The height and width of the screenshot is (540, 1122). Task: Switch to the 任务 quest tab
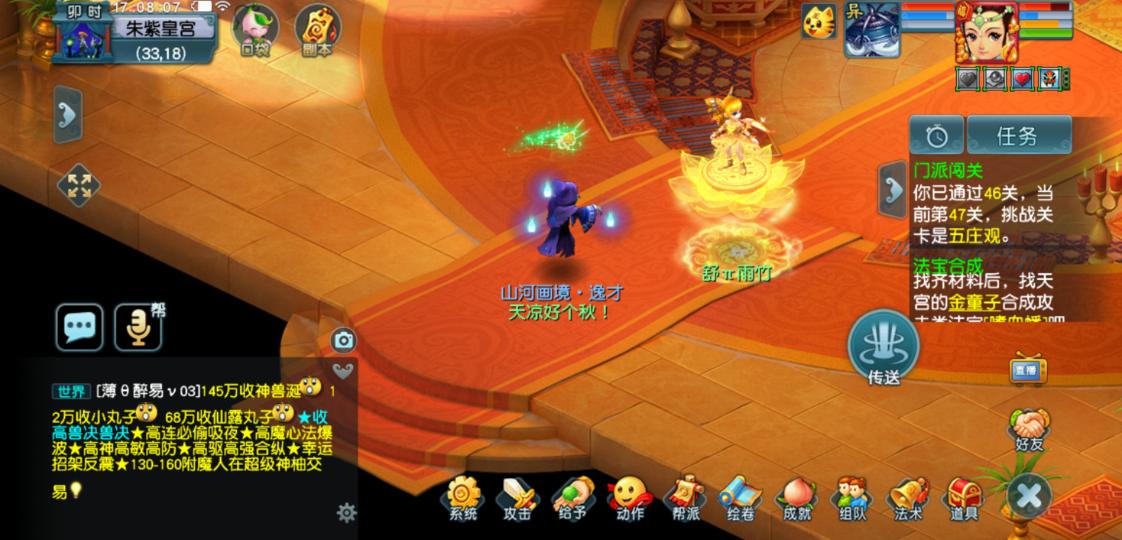(x=1016, y=136)
